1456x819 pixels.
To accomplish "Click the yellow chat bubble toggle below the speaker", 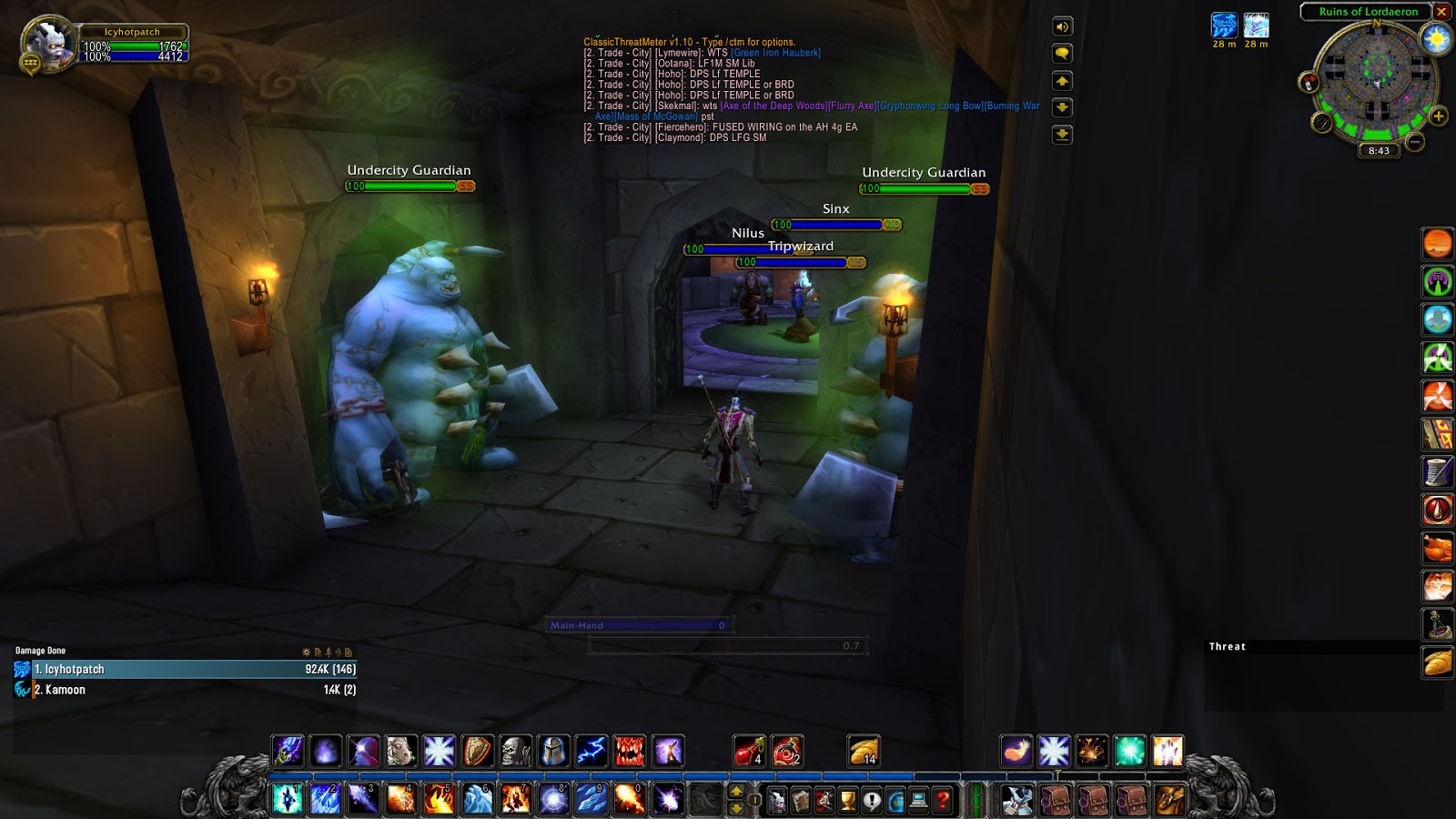I will [1063, 56].
